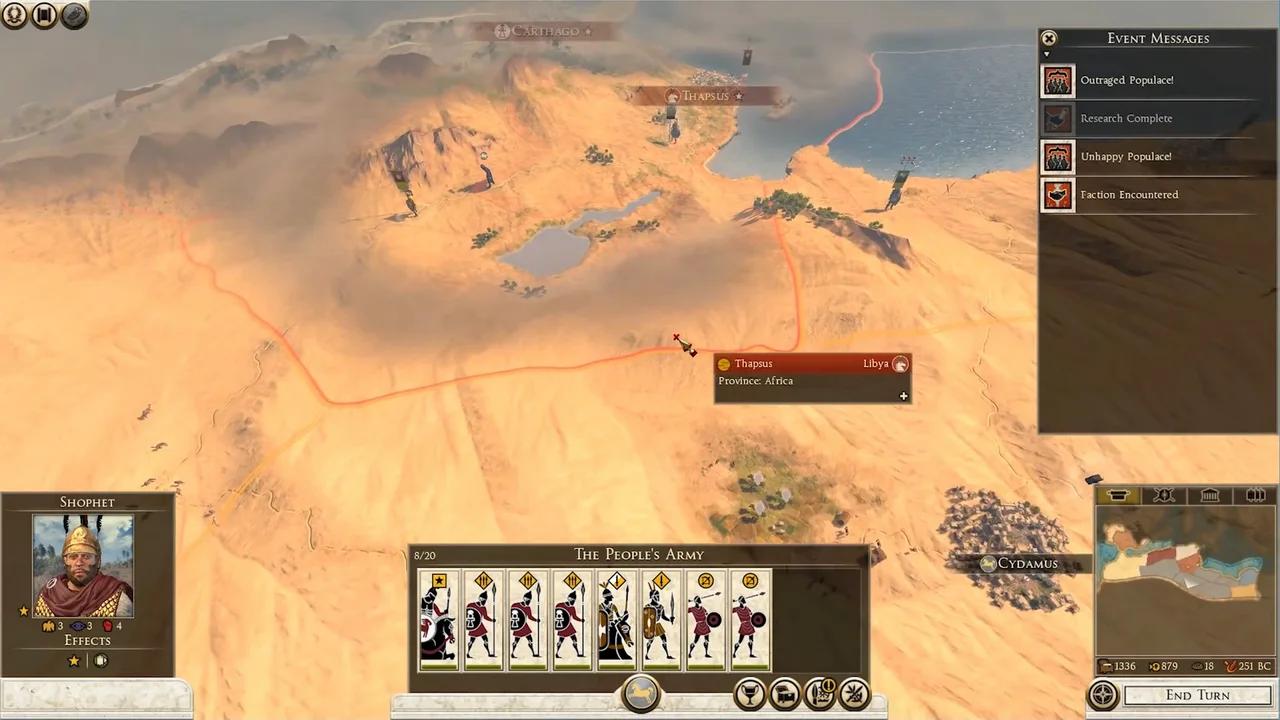Expand the Thapsus settlement tooltip with the plus
This screenshot has width=1280, height=720.
click(903, 396)
